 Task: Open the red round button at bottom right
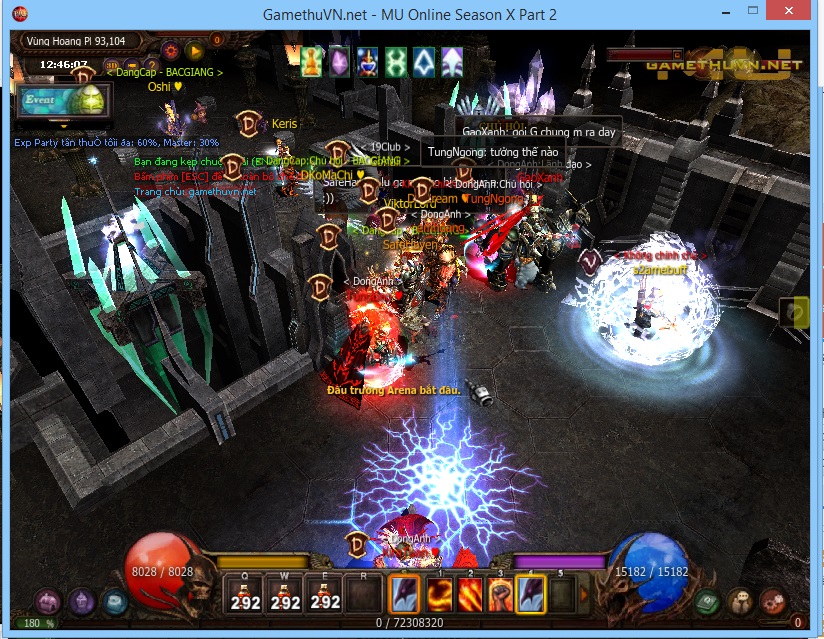click(x=773, y=601)
